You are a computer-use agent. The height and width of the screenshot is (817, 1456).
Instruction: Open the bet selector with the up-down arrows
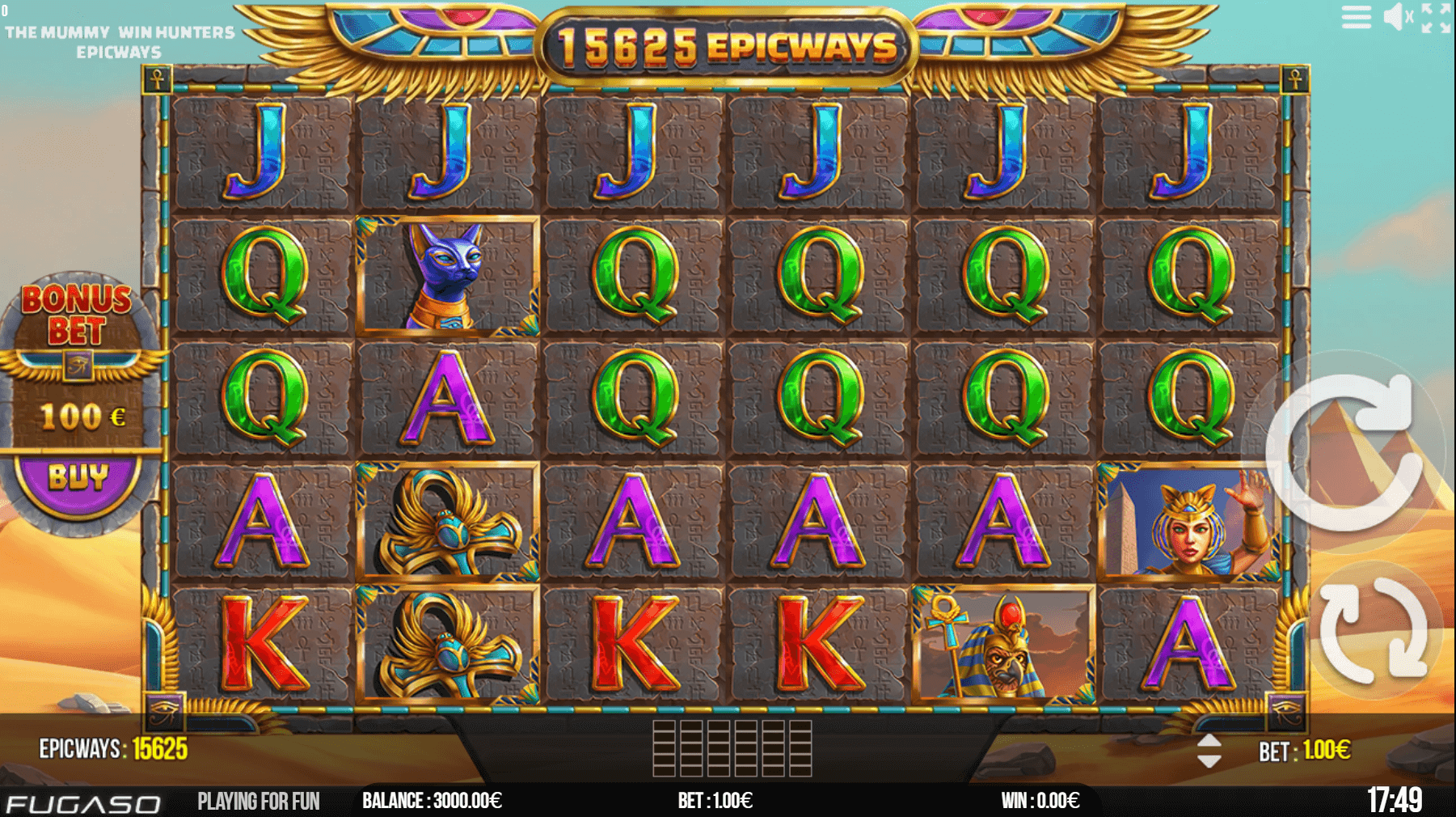(x=1209, y=751)
